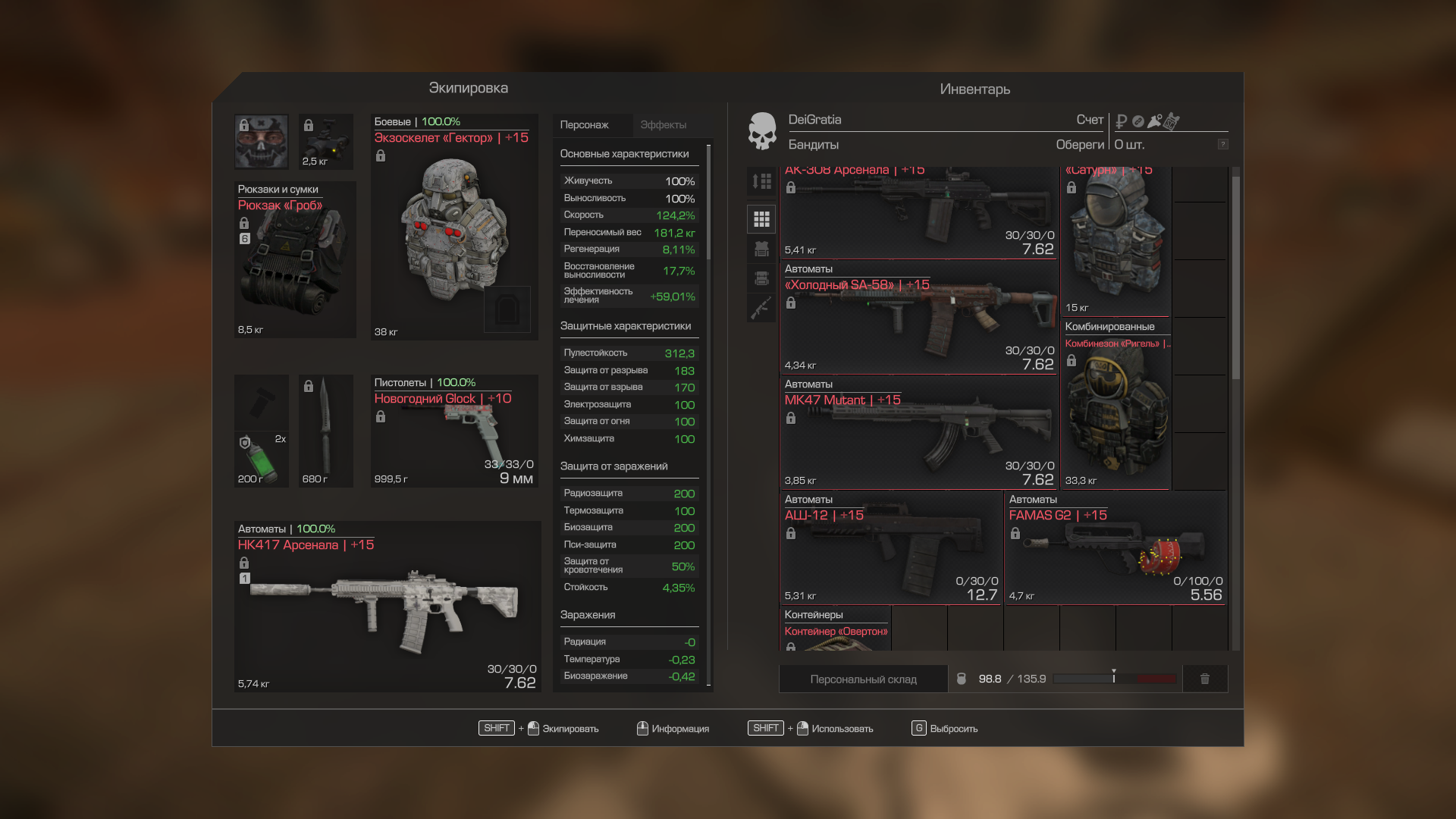Image resolution: width=1456 pixels, height=819 pixels.
Task: Click the skull mask equipment slot
Action: [x=261, y=142]
